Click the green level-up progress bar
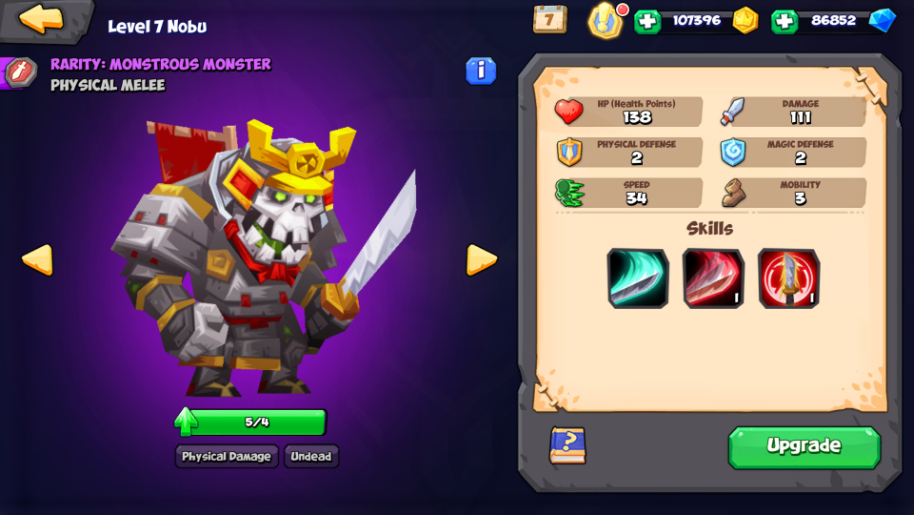The width and height of the screenshot is (914, 515). coord(255,422)
